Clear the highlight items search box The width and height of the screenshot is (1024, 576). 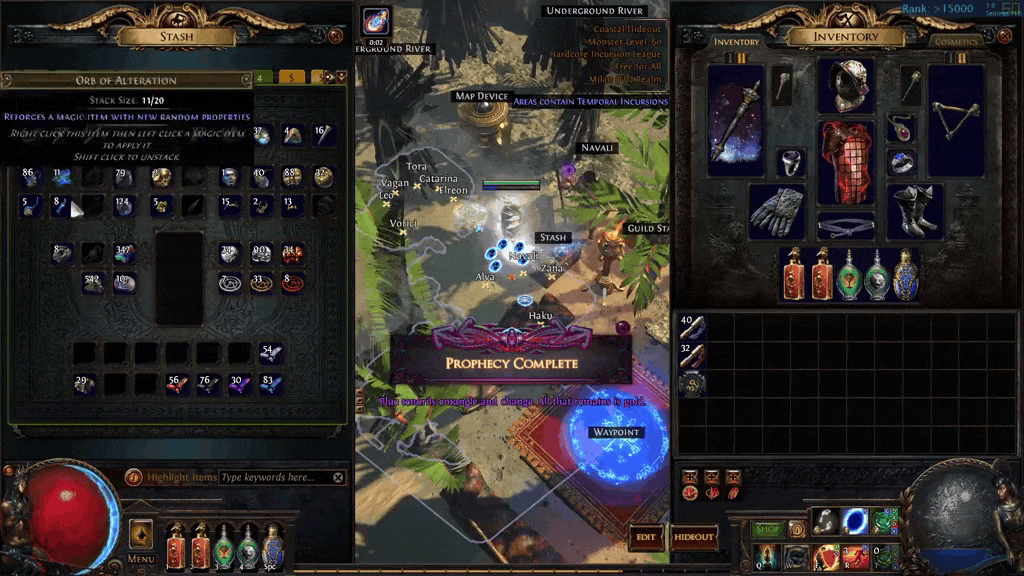tap(338, 478)
